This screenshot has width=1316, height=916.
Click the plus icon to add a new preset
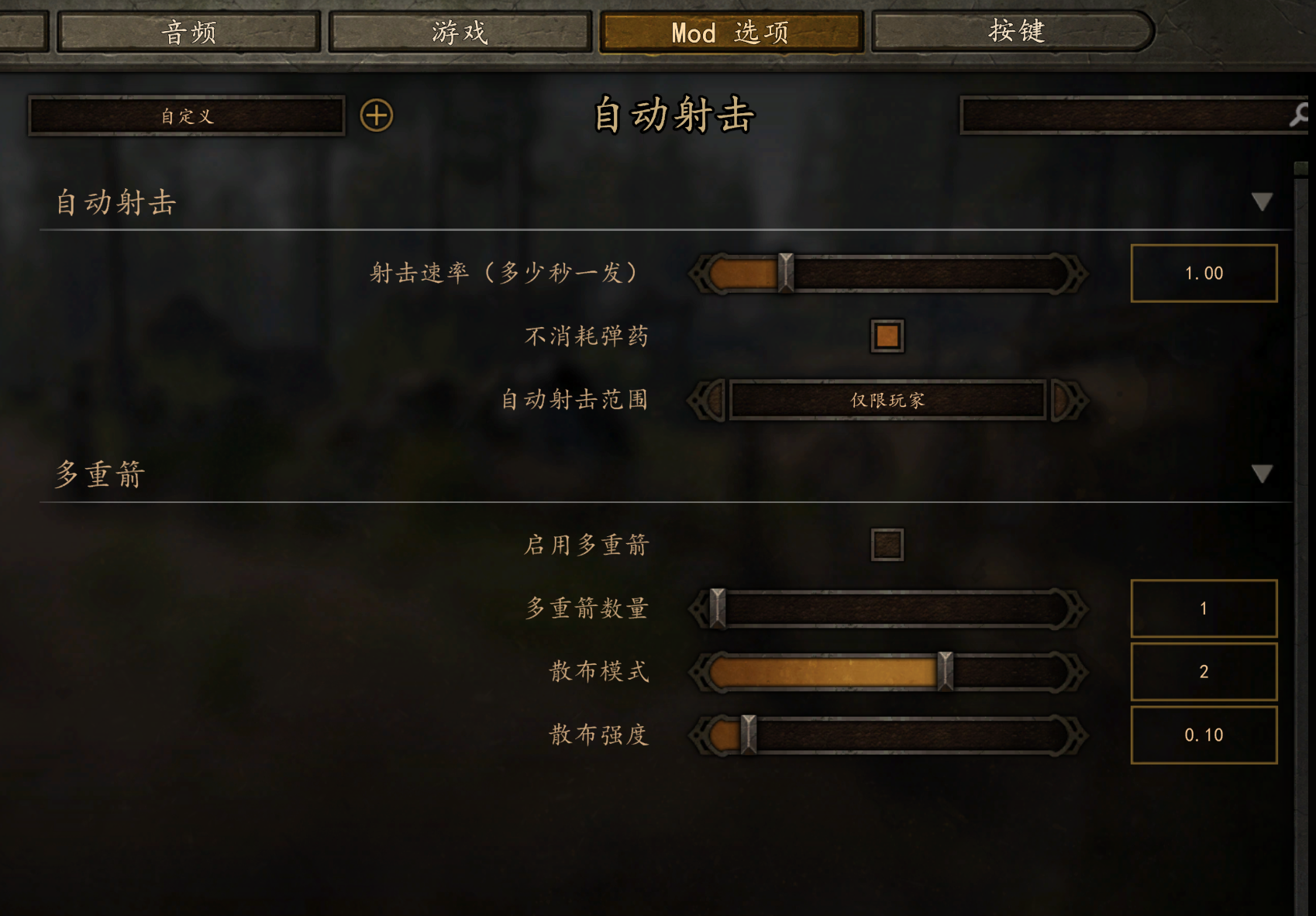pos(377,115)
